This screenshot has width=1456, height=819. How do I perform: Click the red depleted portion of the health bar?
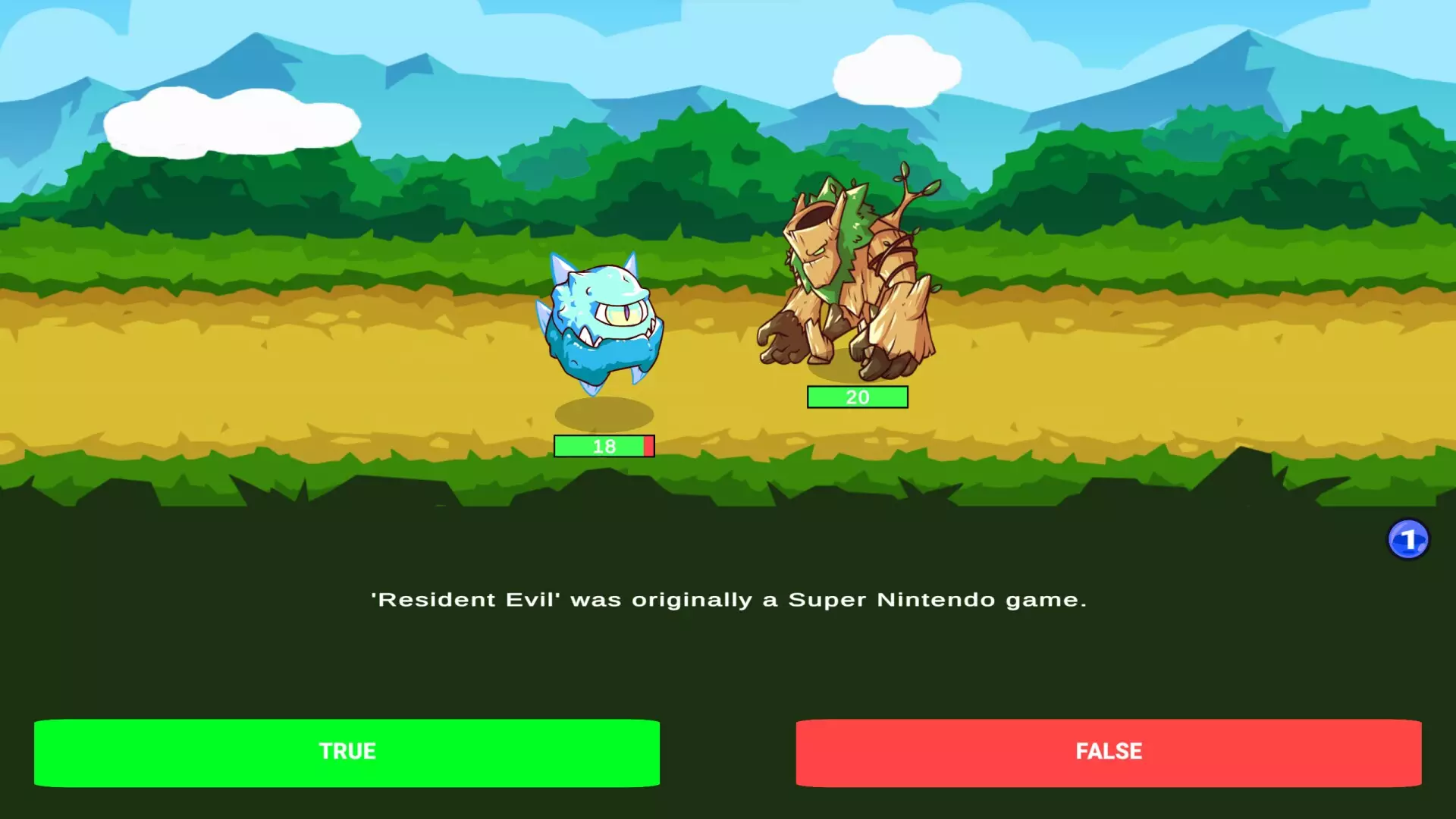650,447
